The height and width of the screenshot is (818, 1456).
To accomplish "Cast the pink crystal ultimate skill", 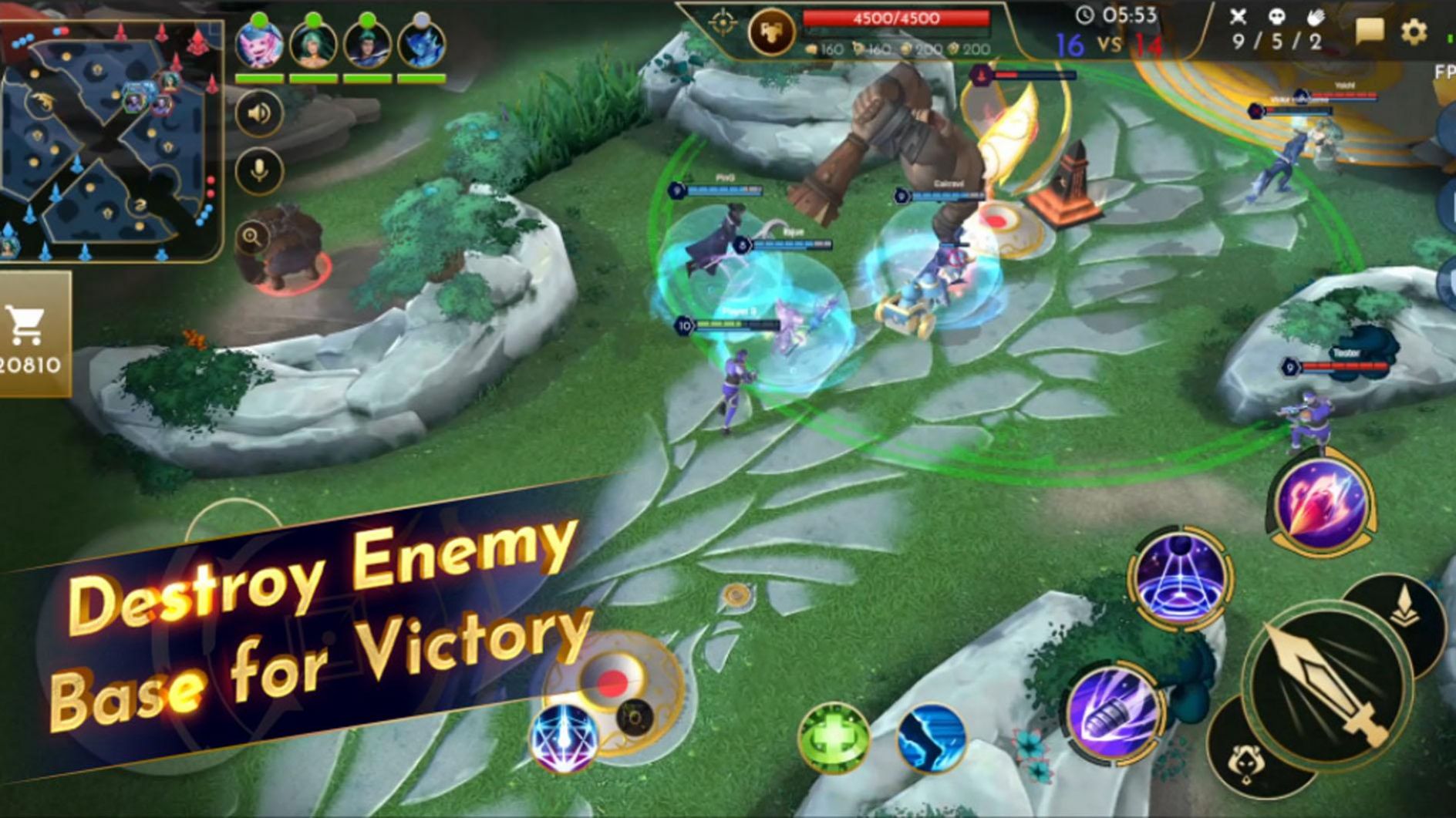I will (x=1322, y=503).
